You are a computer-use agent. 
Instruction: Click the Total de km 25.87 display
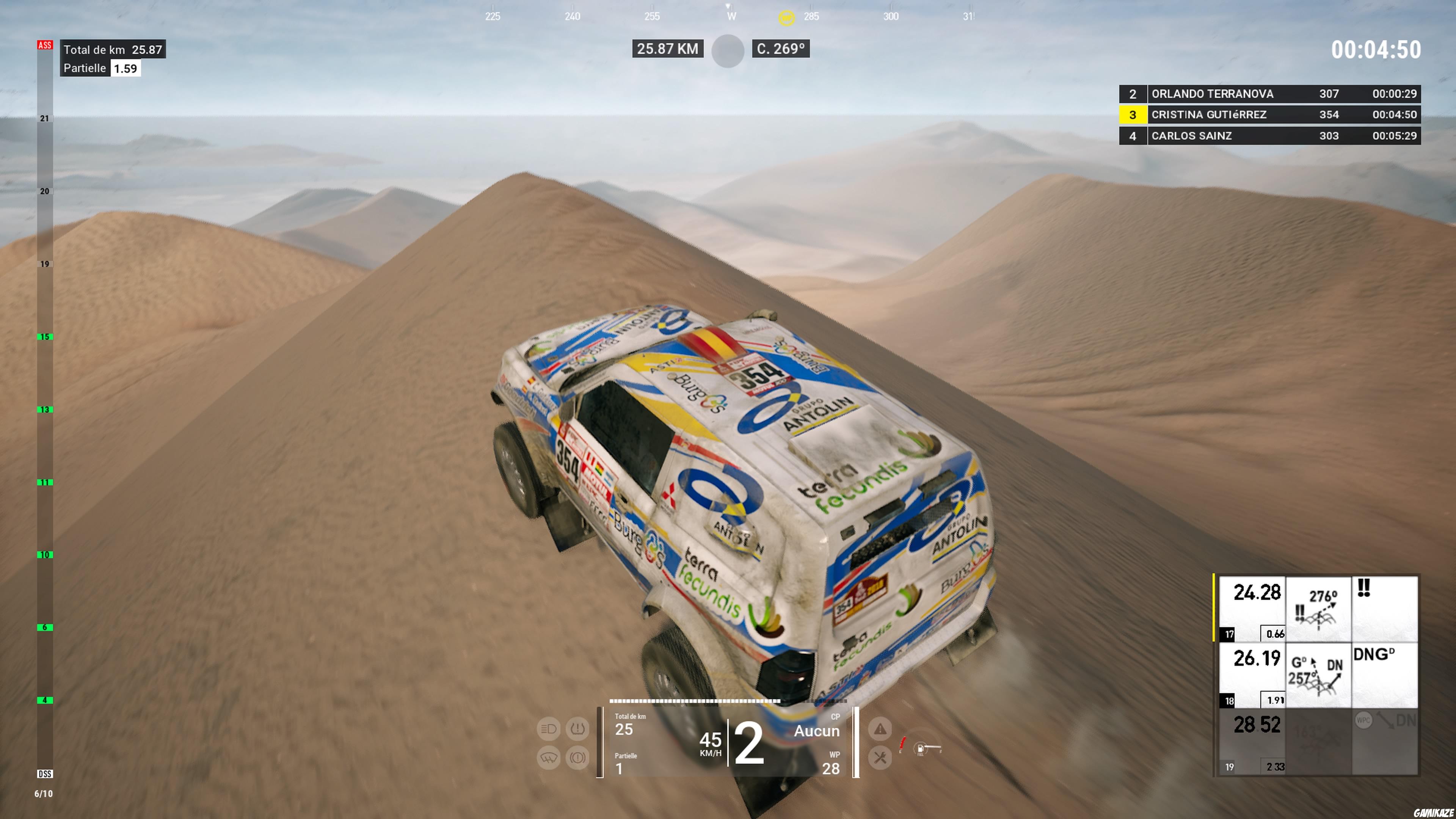click(112, 50)
